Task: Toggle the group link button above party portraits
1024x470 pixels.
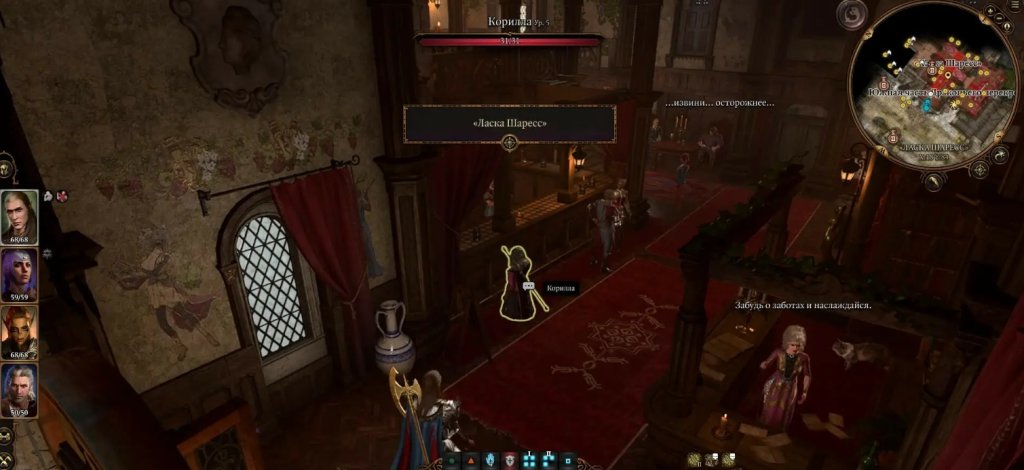Action: click(x=5, y=166)
